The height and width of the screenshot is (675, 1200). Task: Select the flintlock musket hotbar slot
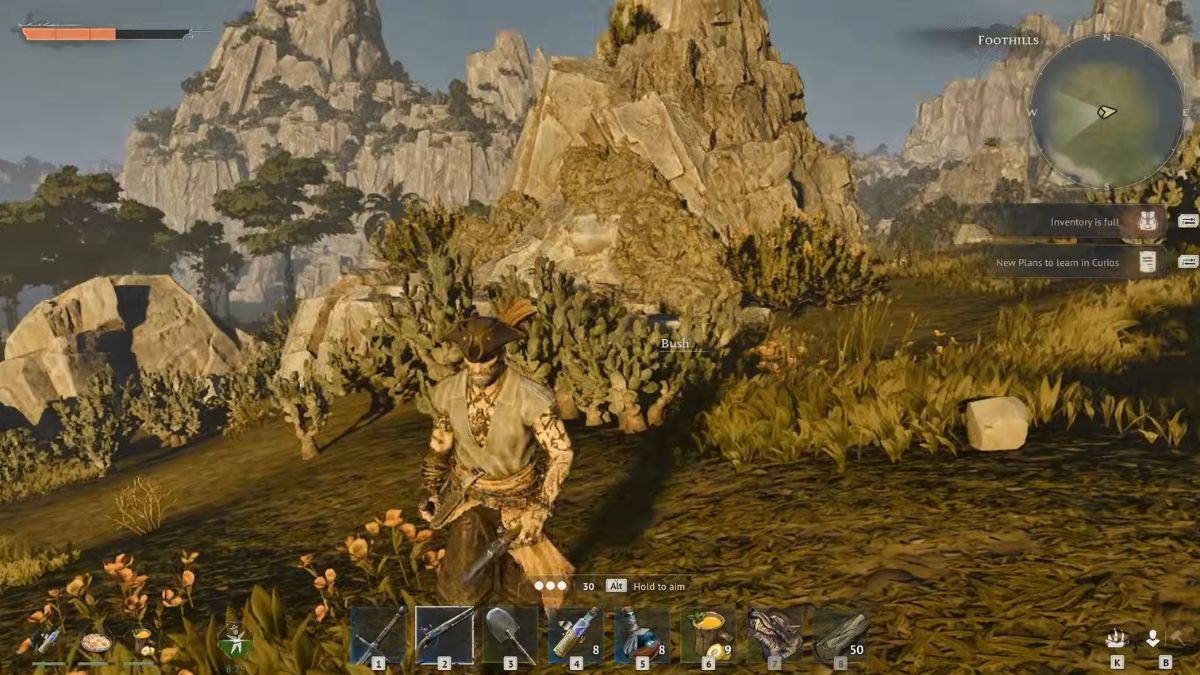[x=444, y=635]
